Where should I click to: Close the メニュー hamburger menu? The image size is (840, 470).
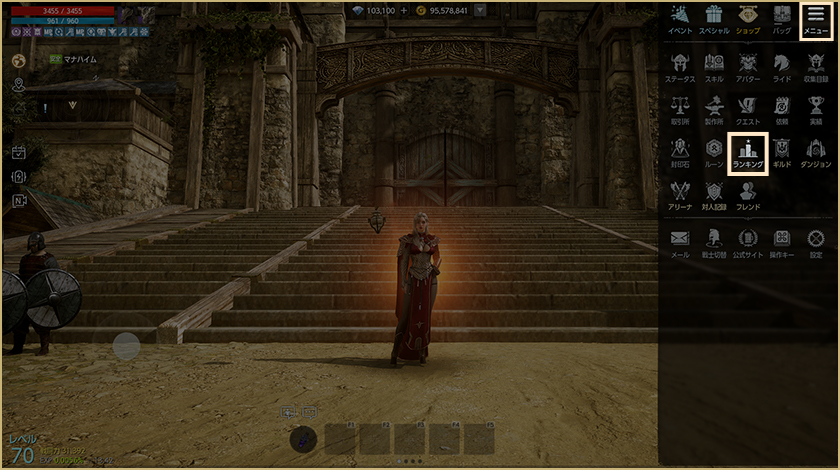[816, 19]
